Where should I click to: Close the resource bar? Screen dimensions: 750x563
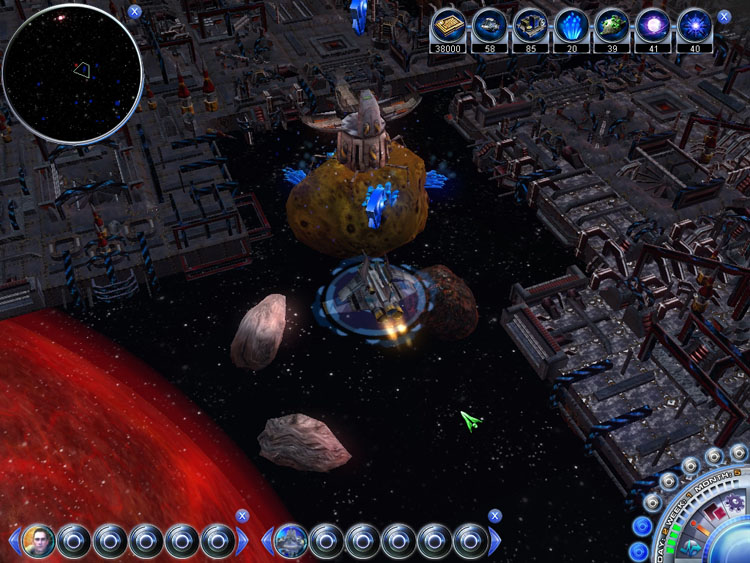point(724,17)
